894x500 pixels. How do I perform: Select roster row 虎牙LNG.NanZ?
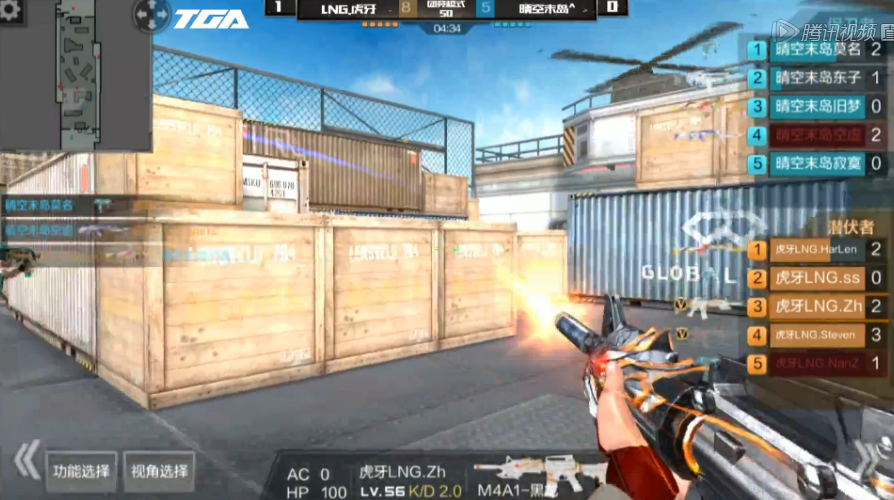(x=816, y=364)
